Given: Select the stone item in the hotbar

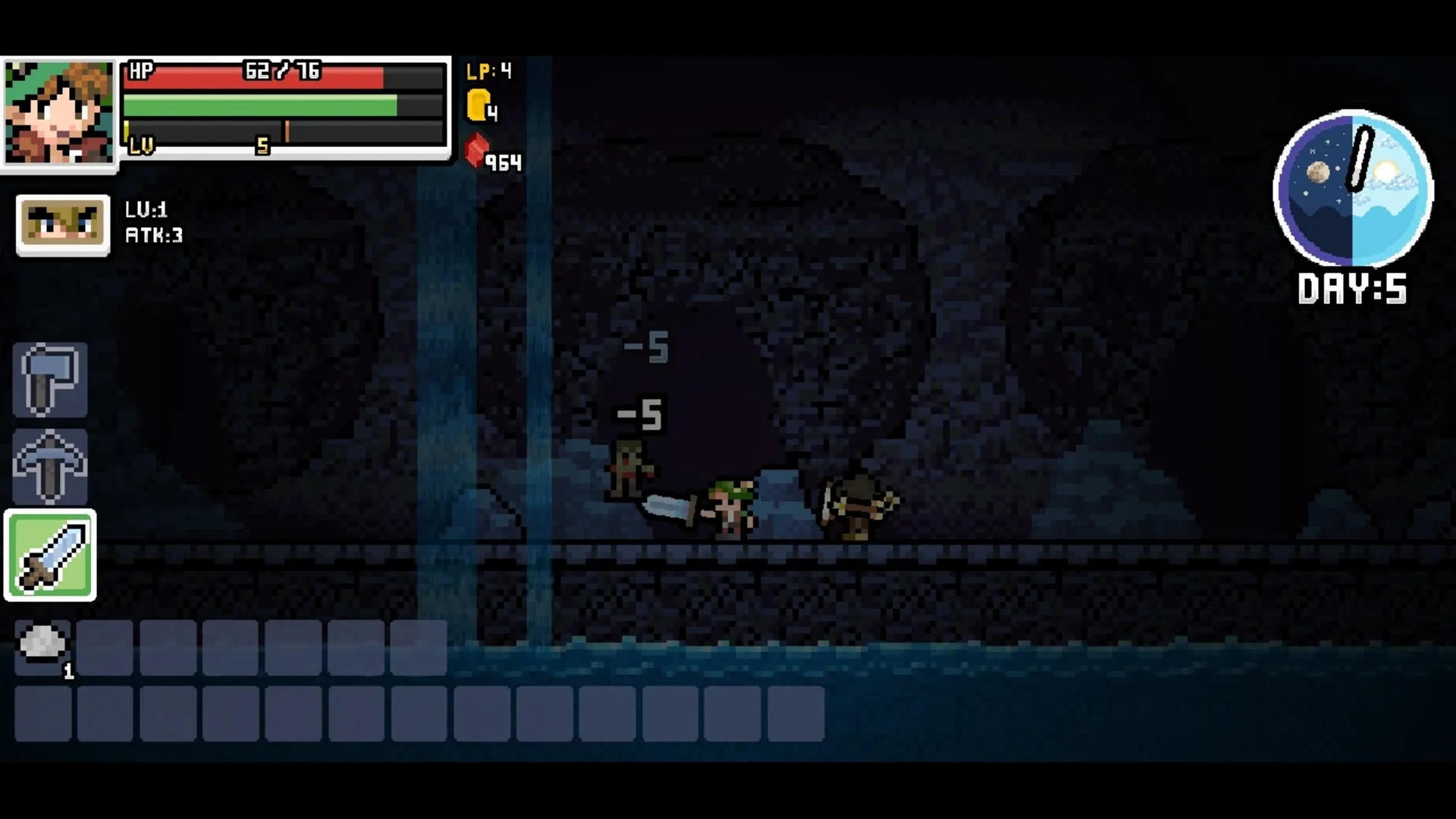Looking at the screenshot, I should tap(42, 646).
